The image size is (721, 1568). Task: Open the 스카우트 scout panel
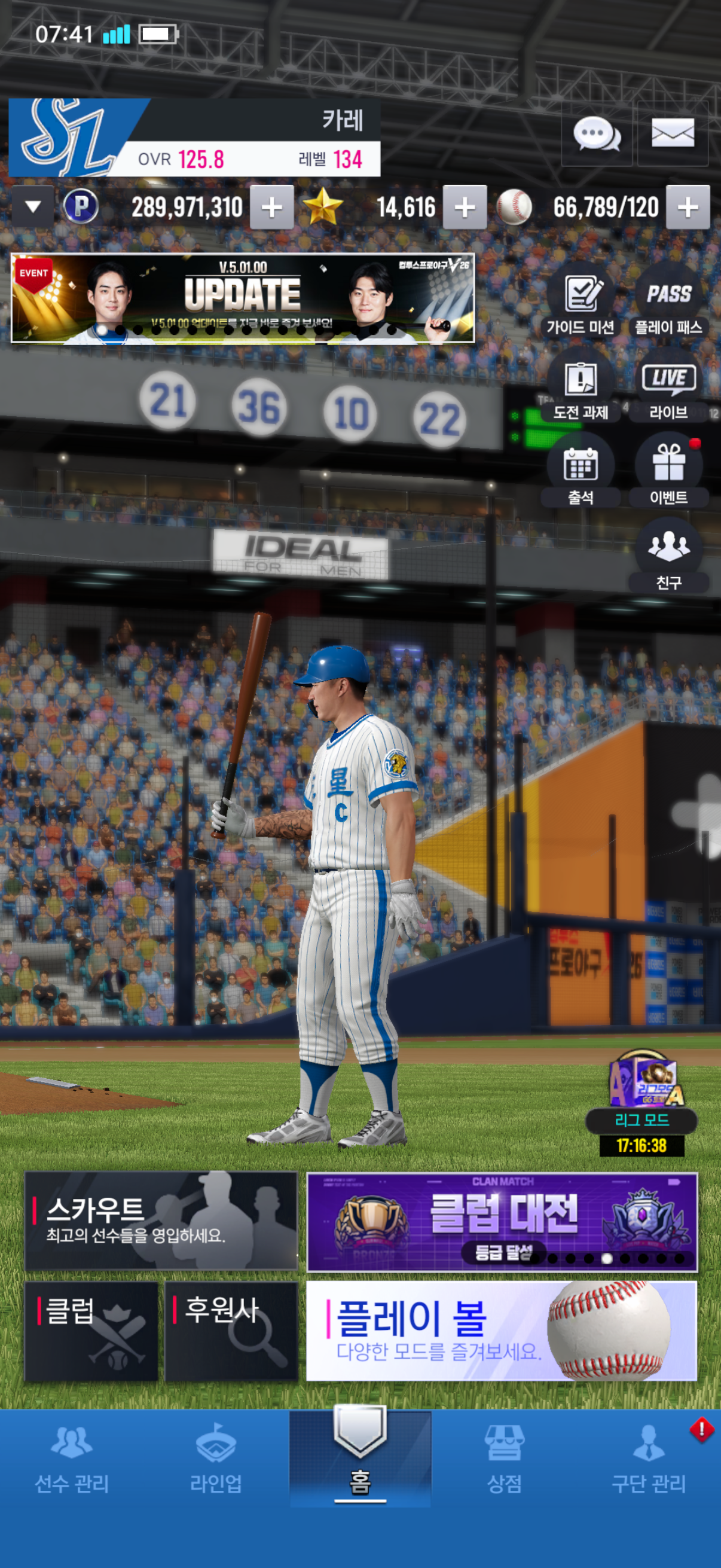[161, 1221]
